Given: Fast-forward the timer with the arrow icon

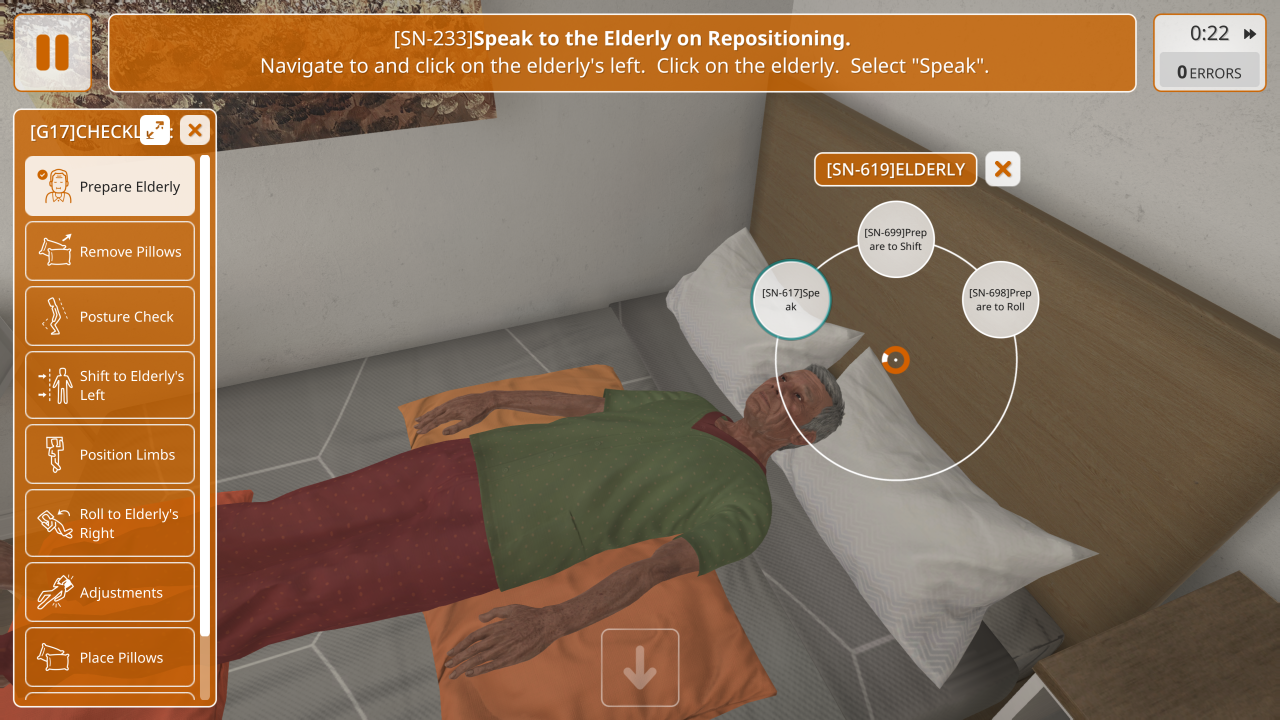Looking at the screenshot, I should [x=1250, y=34].
